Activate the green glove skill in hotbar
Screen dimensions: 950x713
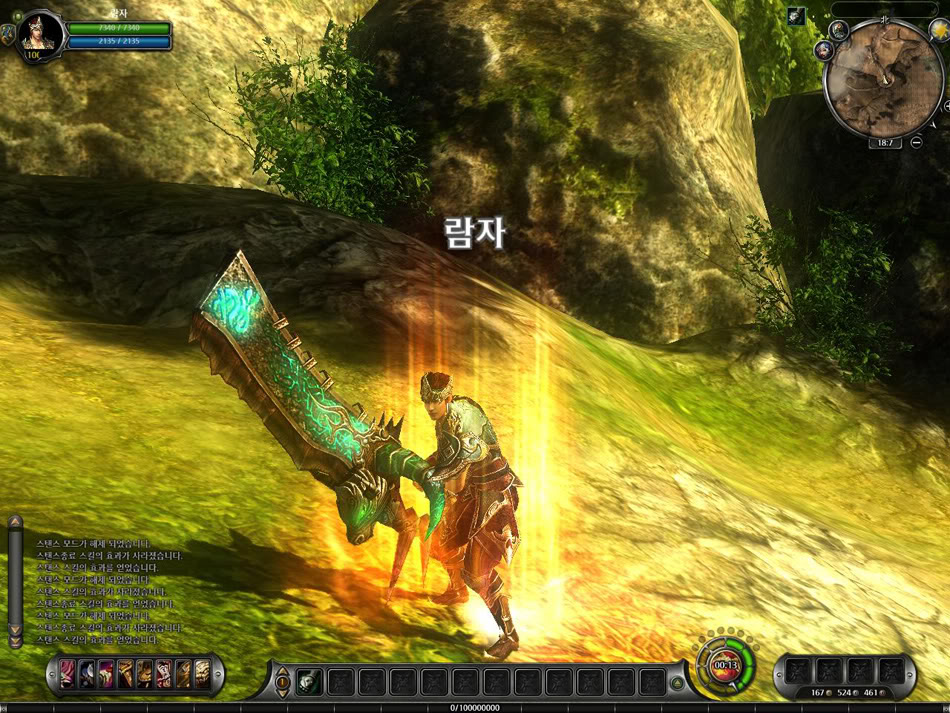(x=309, y=682)
